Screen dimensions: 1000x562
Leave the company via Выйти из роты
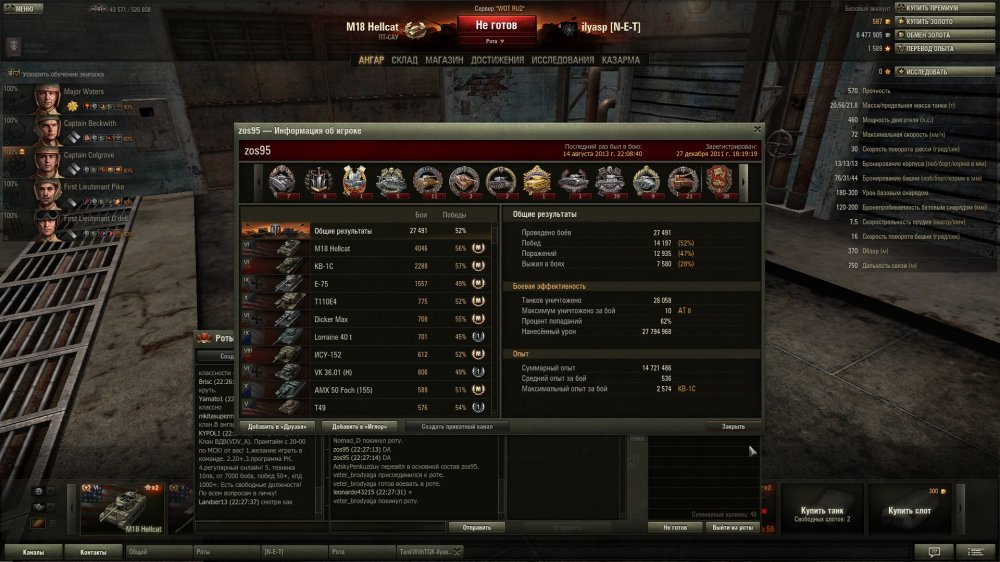coord(732,527)
